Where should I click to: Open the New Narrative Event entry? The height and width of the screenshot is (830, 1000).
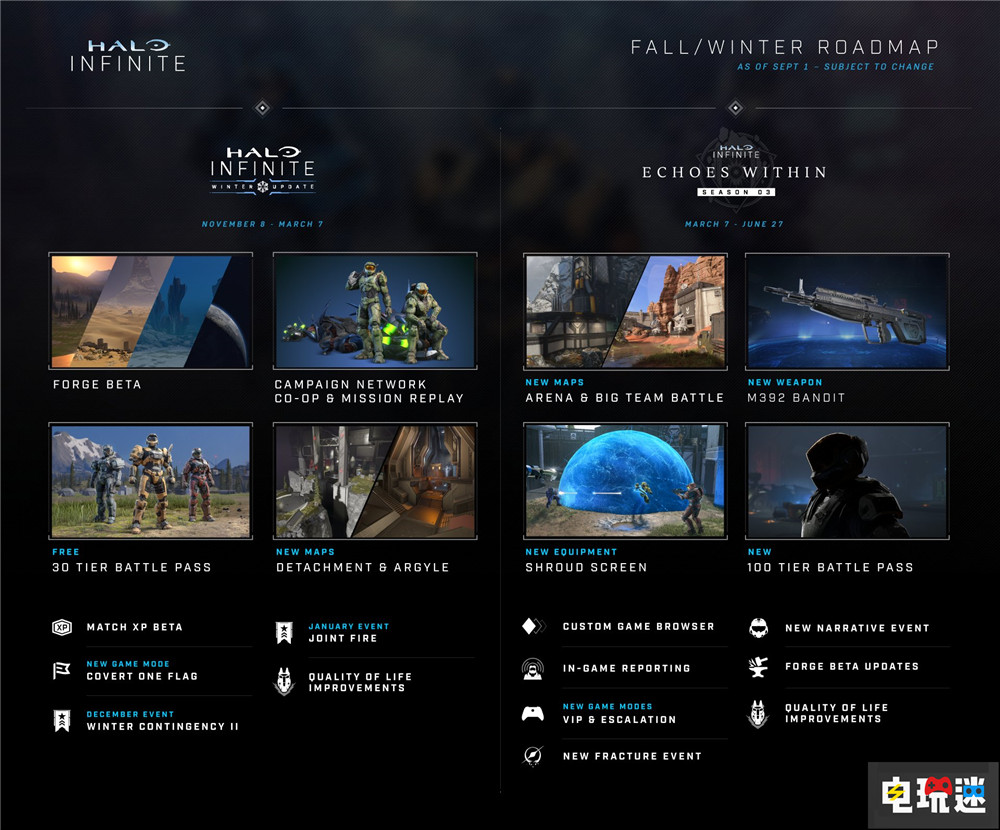tap(856, 628)
